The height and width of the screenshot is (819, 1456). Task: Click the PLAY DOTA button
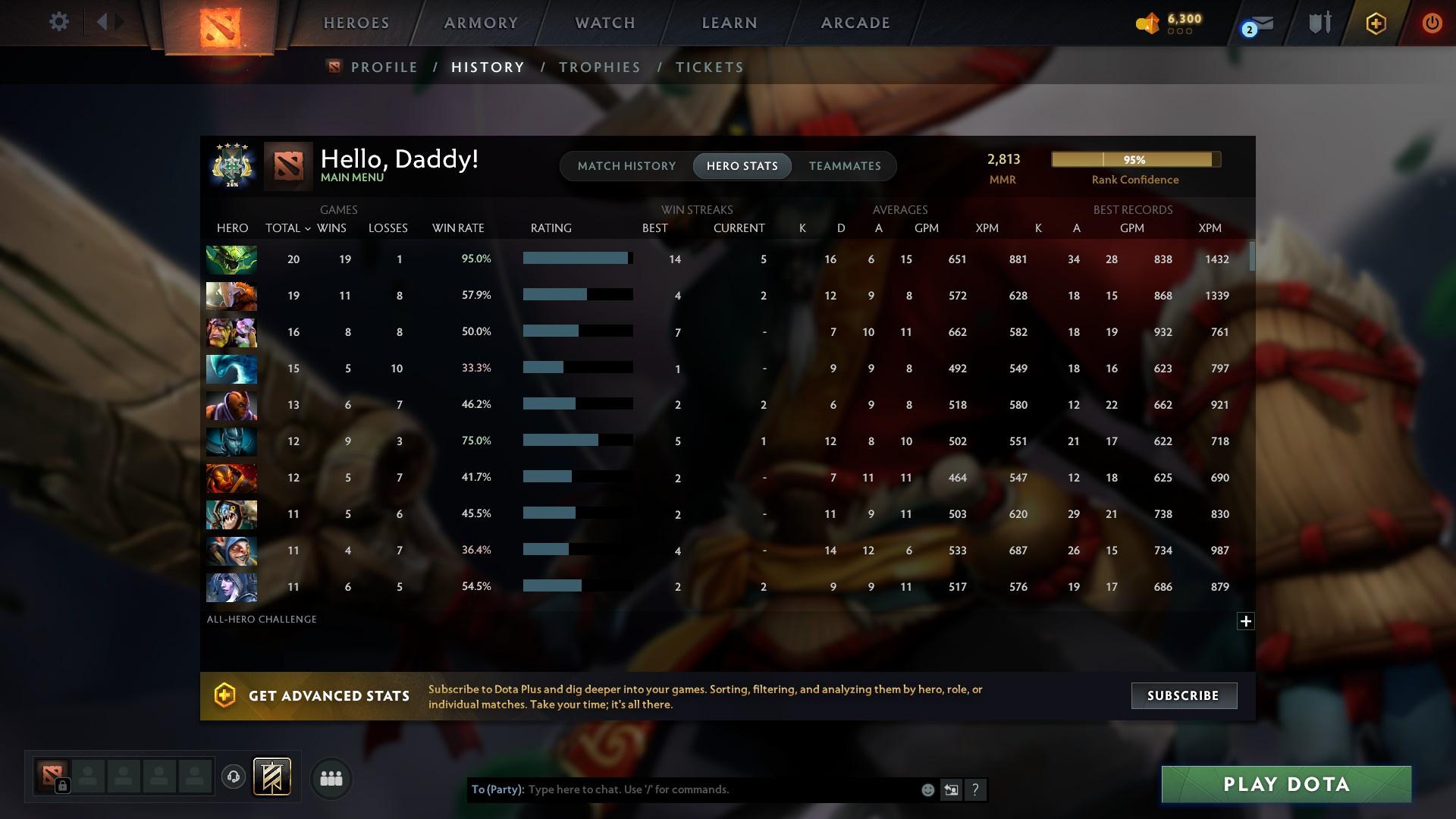(x=1285, y=784)
